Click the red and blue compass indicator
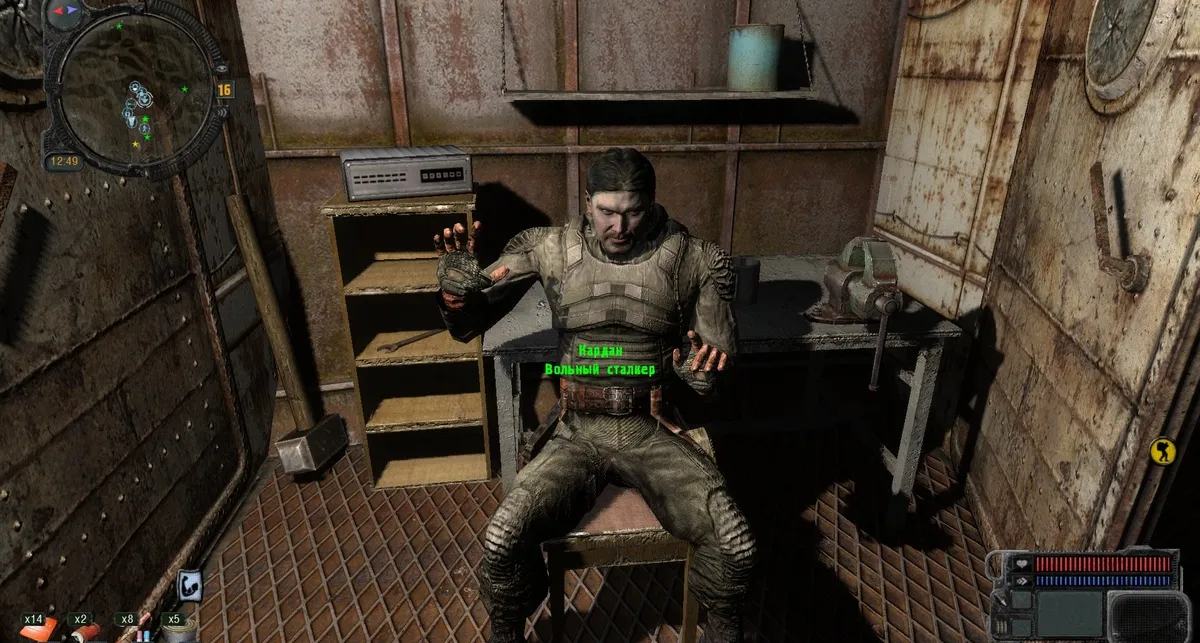 point(66,12)
